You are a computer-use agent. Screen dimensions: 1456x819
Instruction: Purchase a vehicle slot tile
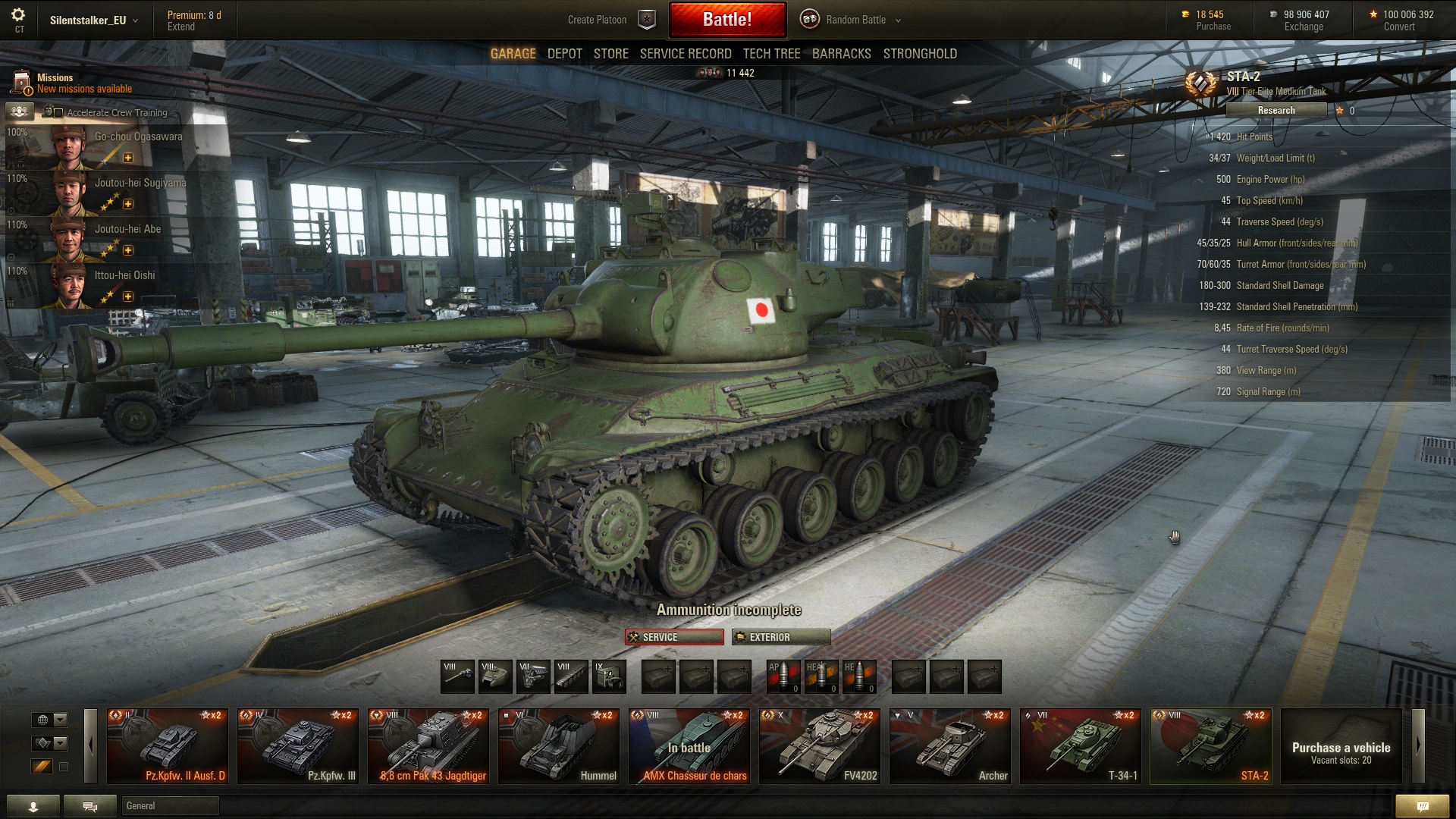coord(1340,746)
